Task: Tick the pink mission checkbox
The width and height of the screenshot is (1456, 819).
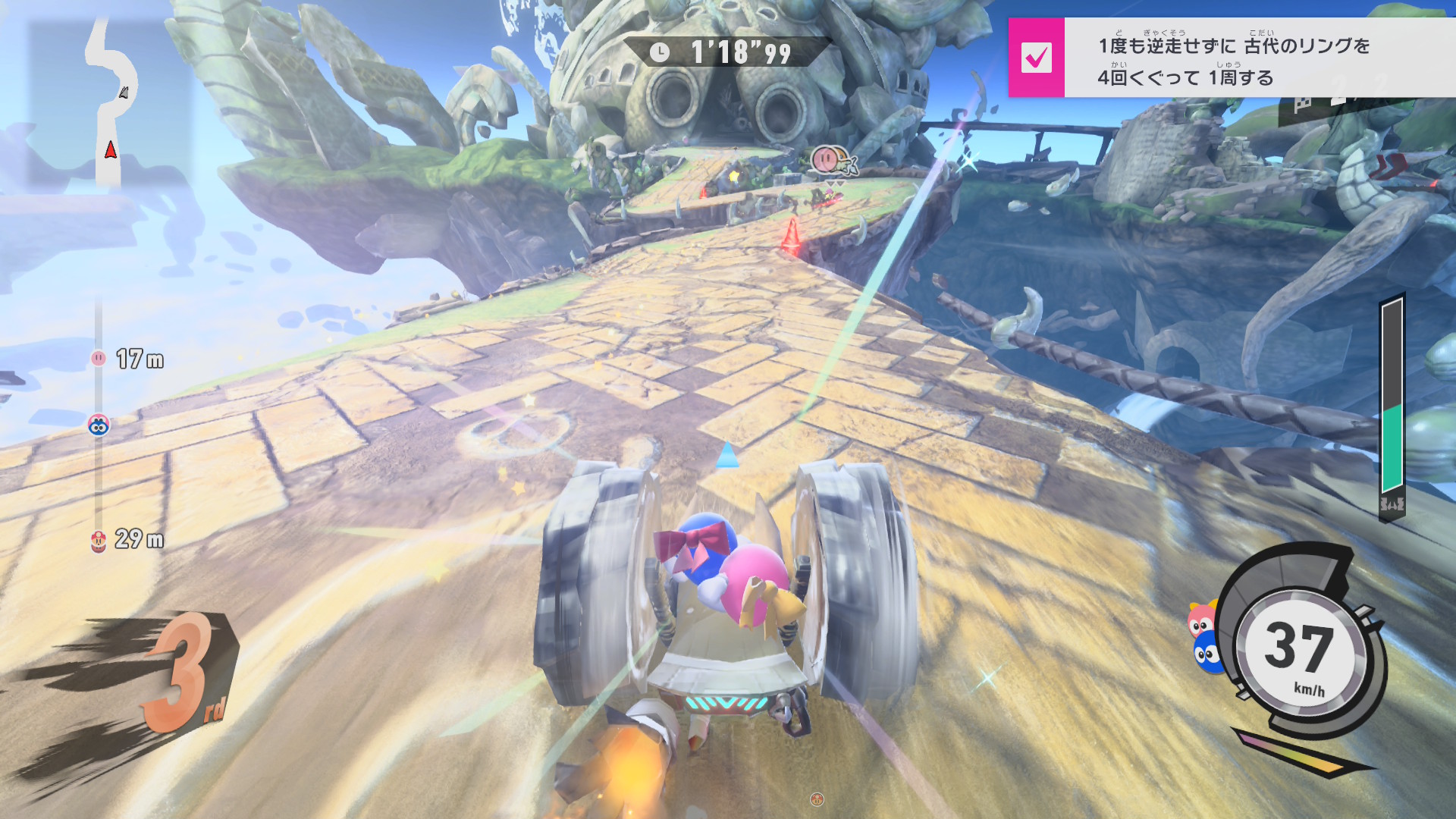Action: (1036, 58)
